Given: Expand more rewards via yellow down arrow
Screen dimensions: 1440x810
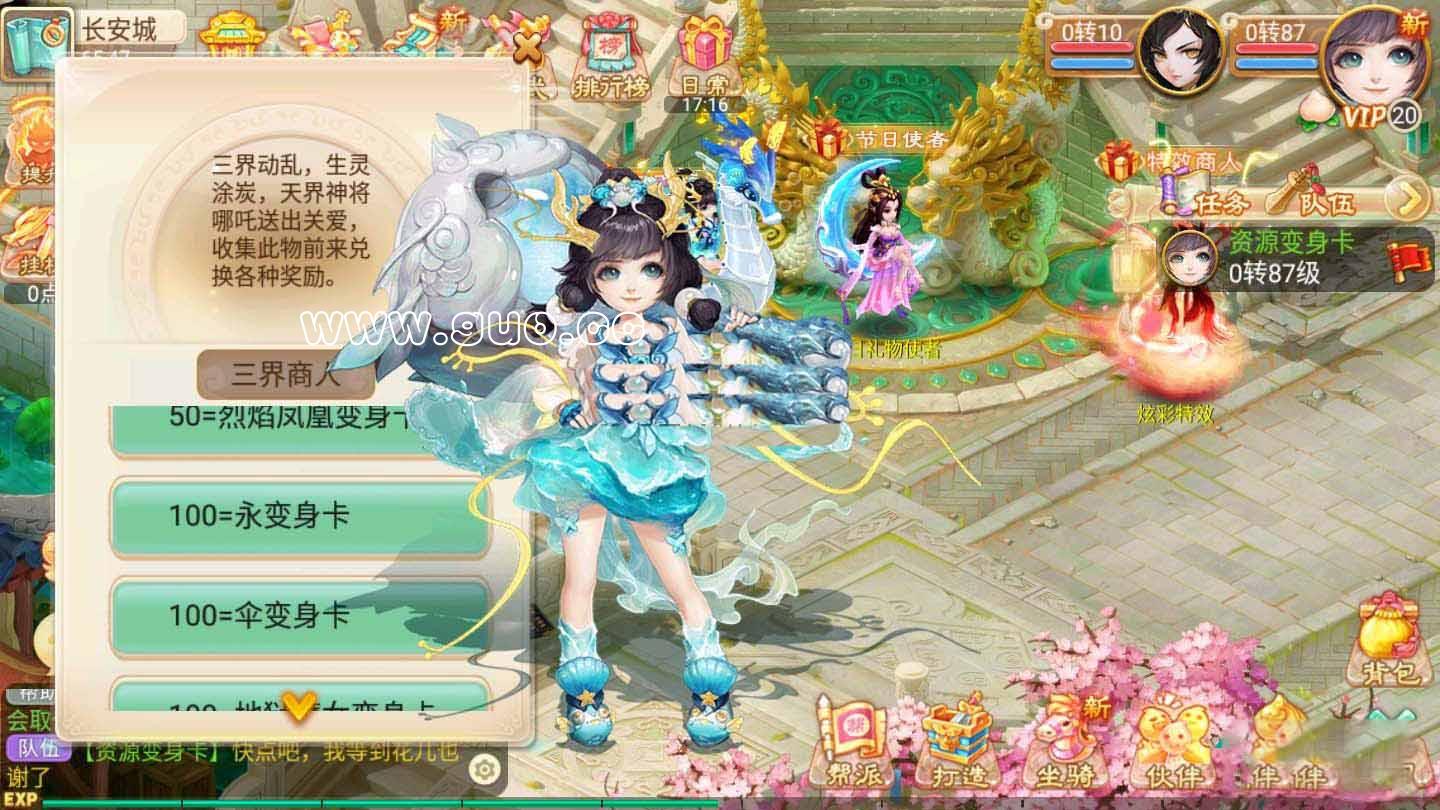Looking at the screenshot, I should (x=299, y=705).
